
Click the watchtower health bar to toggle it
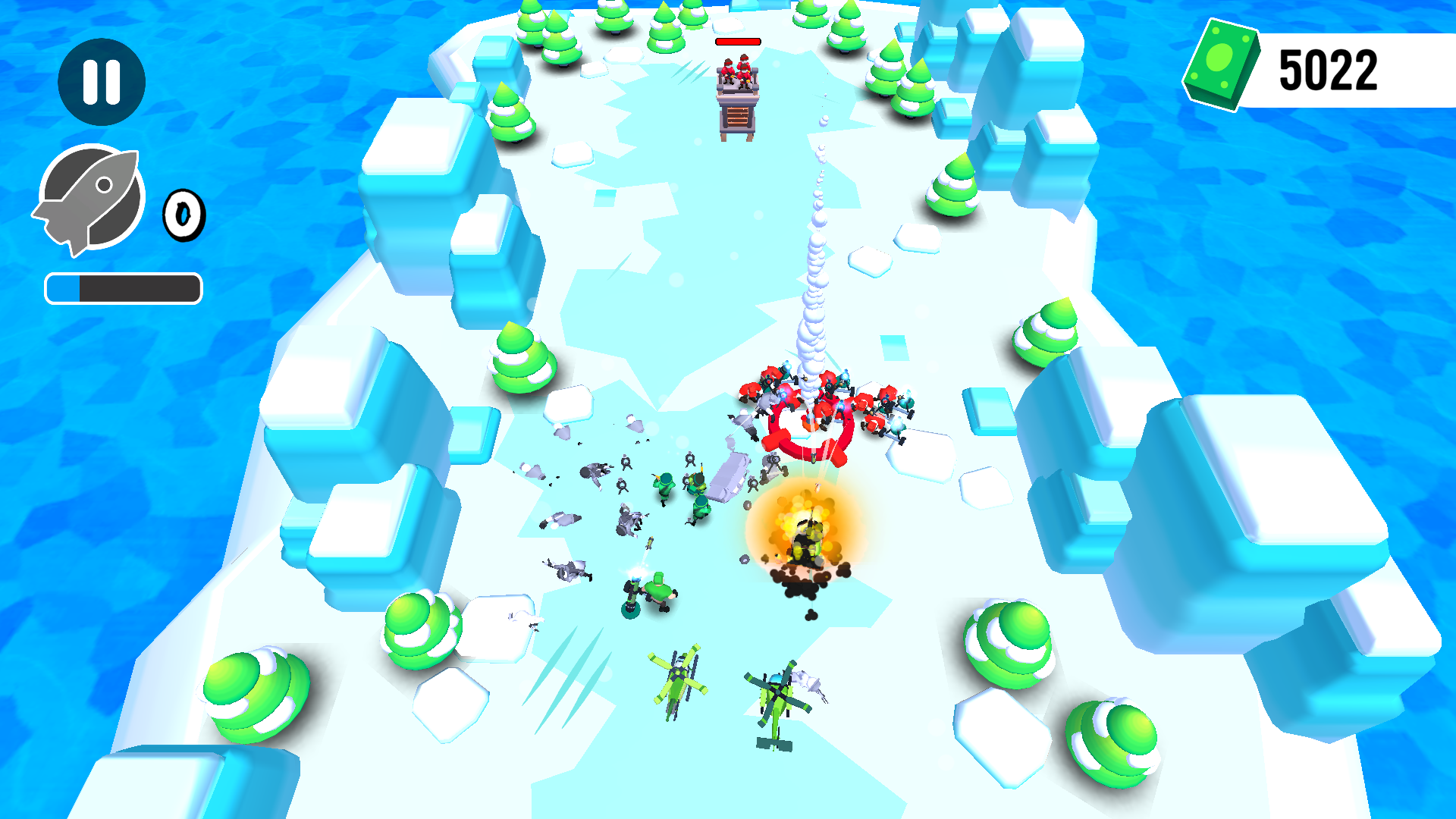(737, 42)
